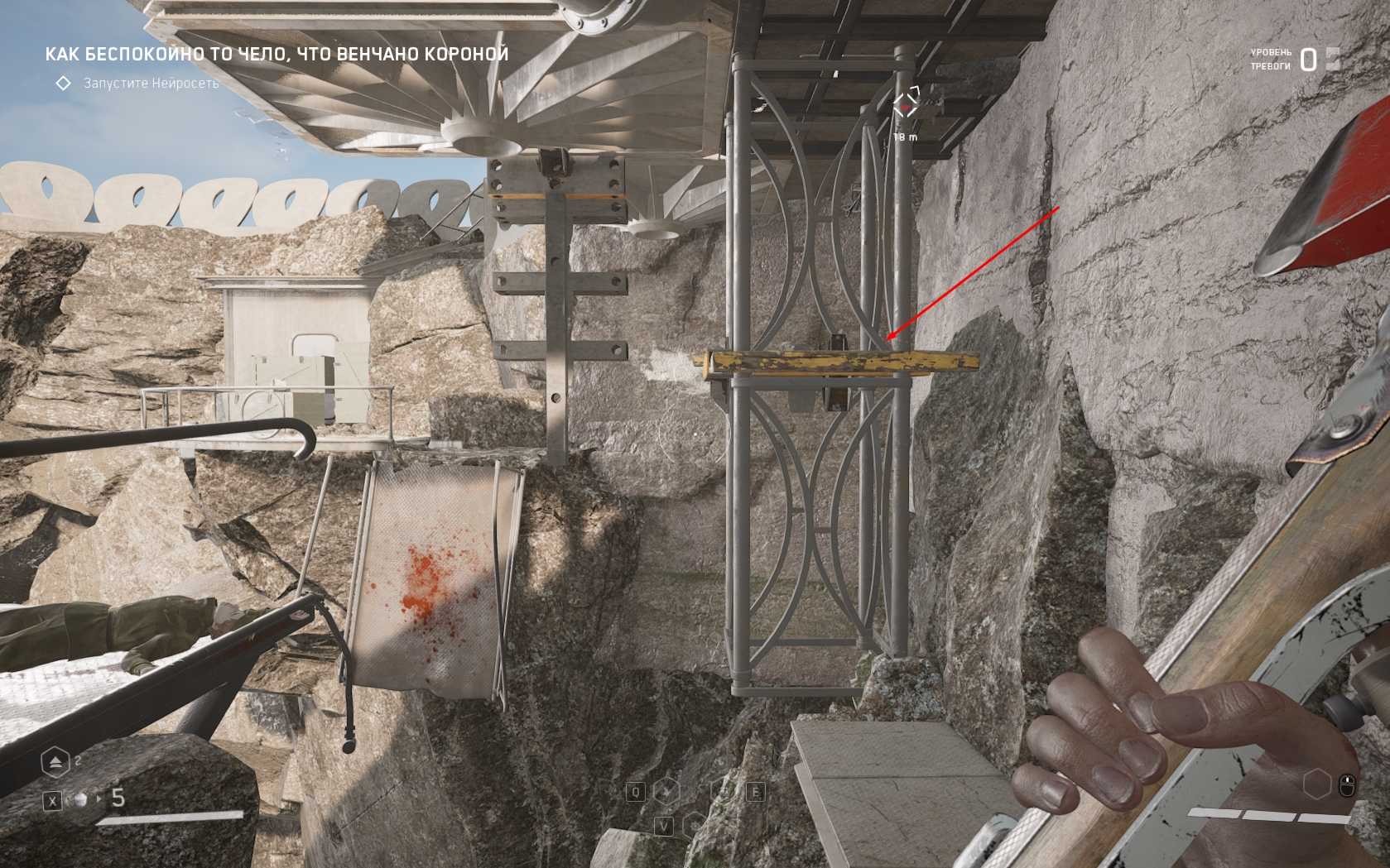Click the empty hexagon slot beside the mouse icon
This screenshot has width=1390, height=868.
pos(1317,784)
